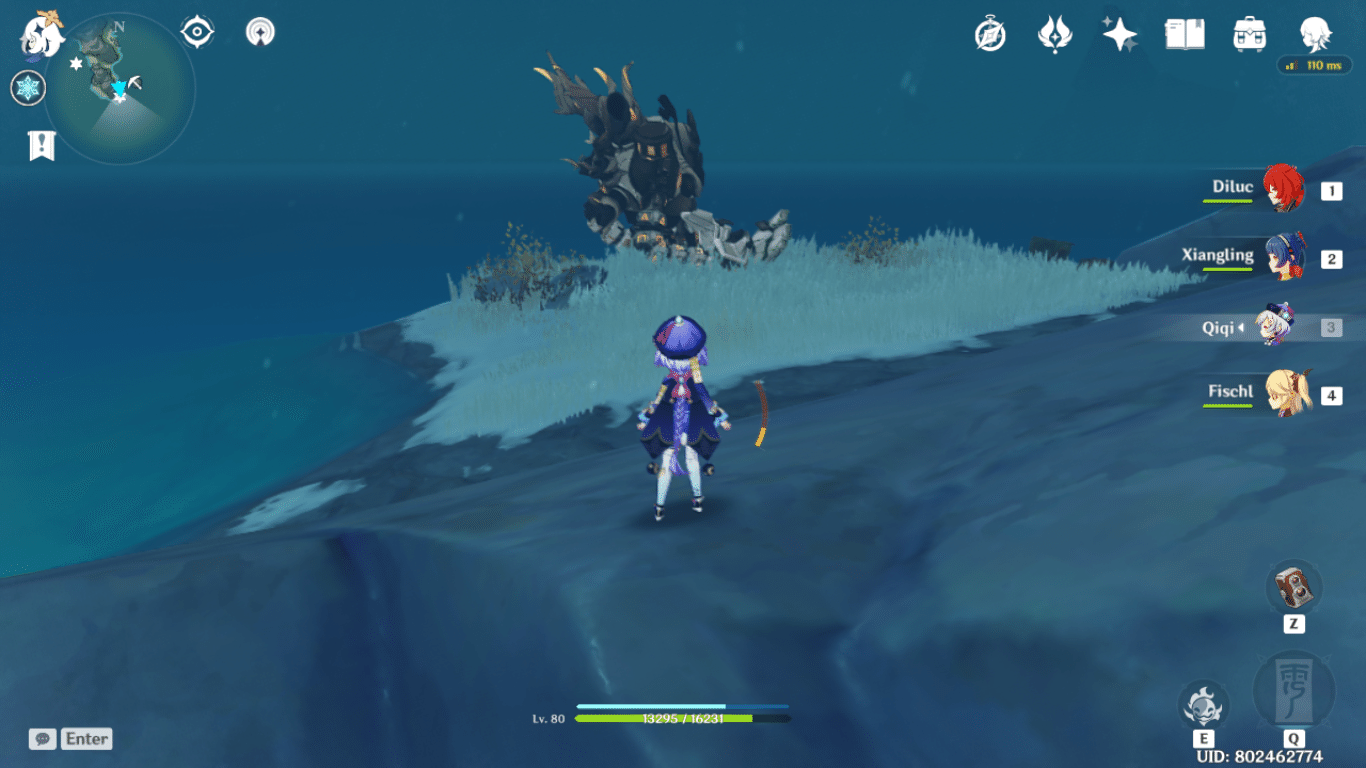
Task: Open the Character screen portrait icon
Action: [x=1315, y=33]
